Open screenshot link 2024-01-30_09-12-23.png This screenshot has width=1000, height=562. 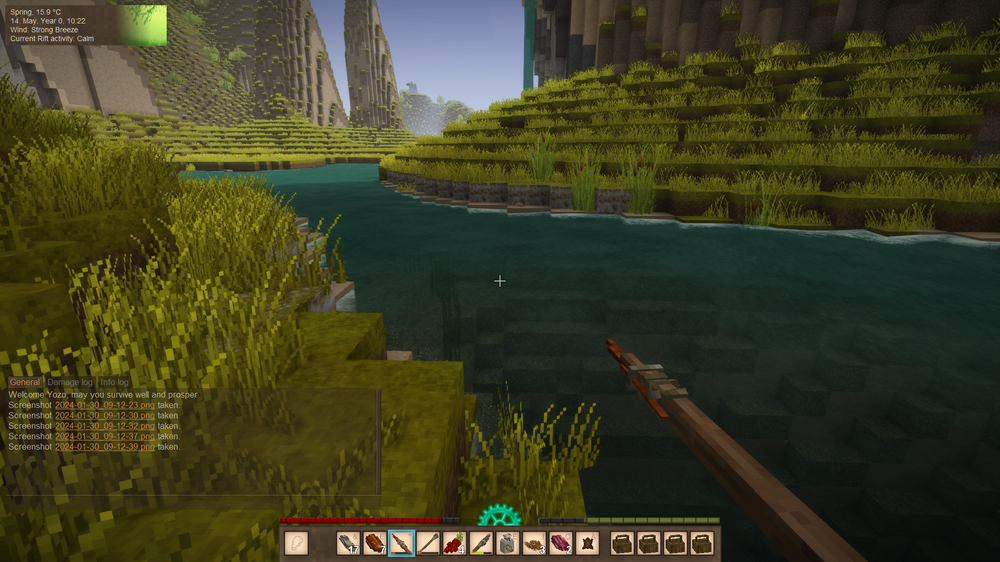(x=105, y=405)
